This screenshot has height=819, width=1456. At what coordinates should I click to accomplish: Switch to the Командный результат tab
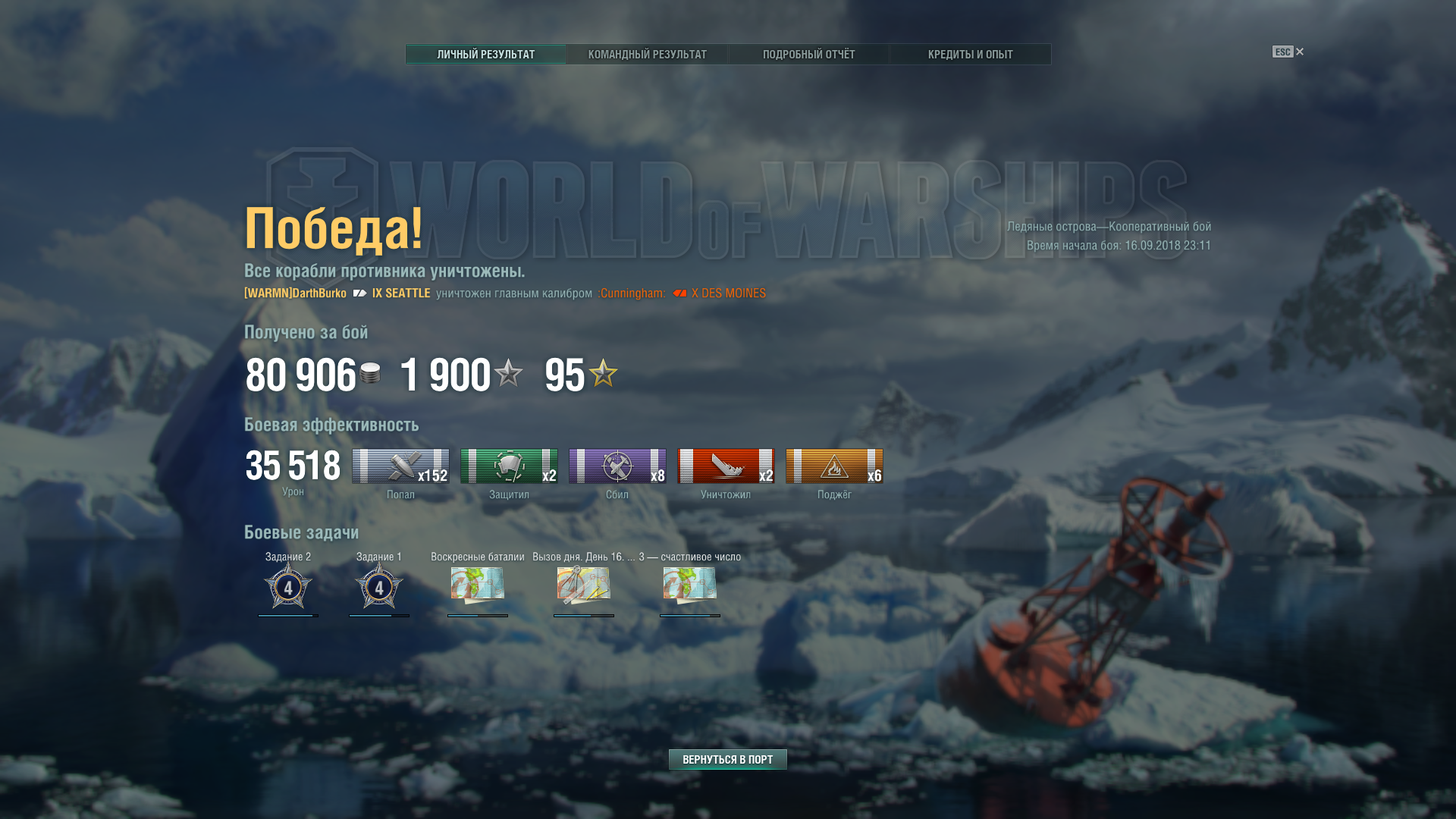click(x=647, y=55)
